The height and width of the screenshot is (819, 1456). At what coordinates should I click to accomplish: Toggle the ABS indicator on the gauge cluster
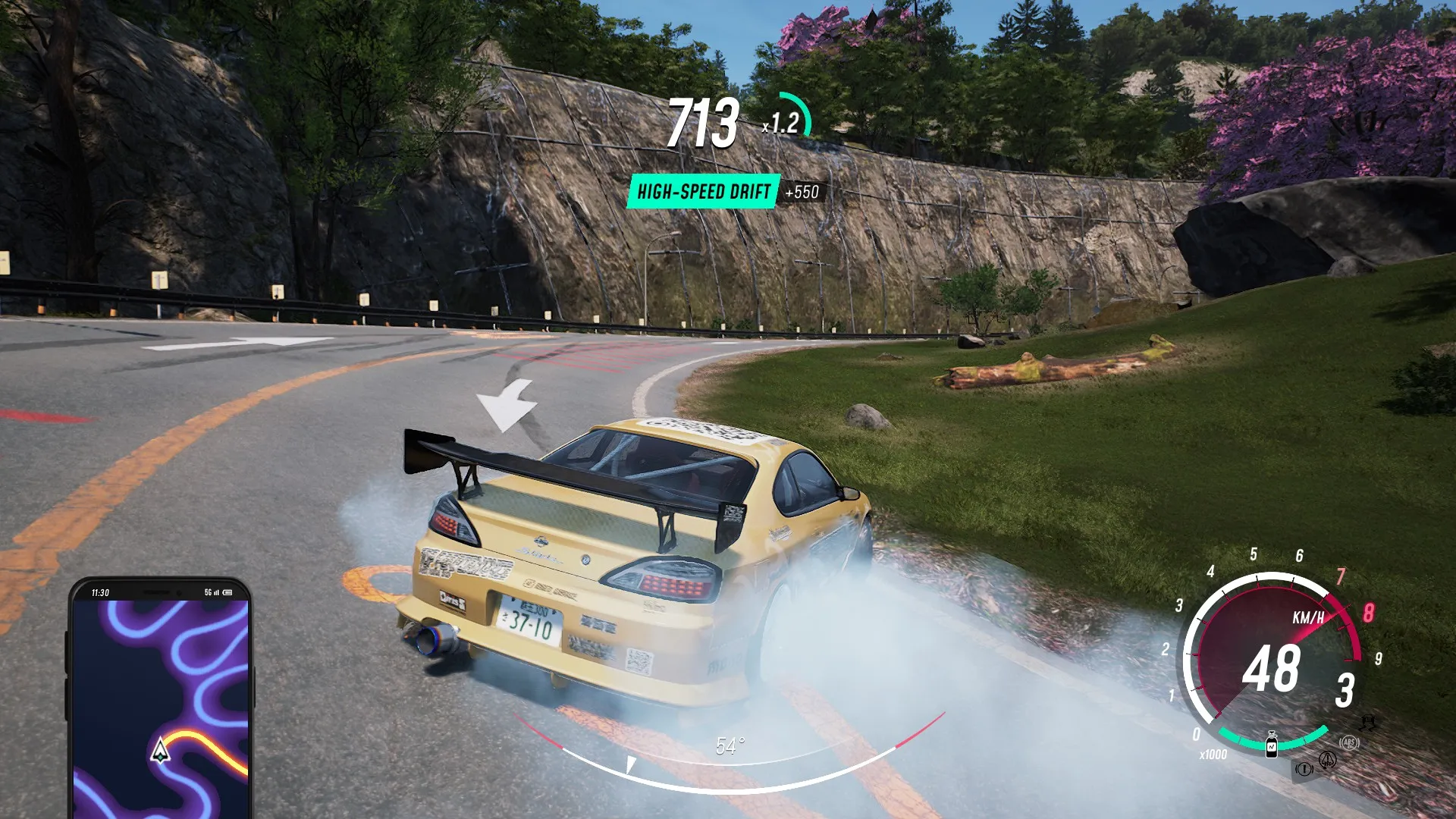[x=1348, y=743]
